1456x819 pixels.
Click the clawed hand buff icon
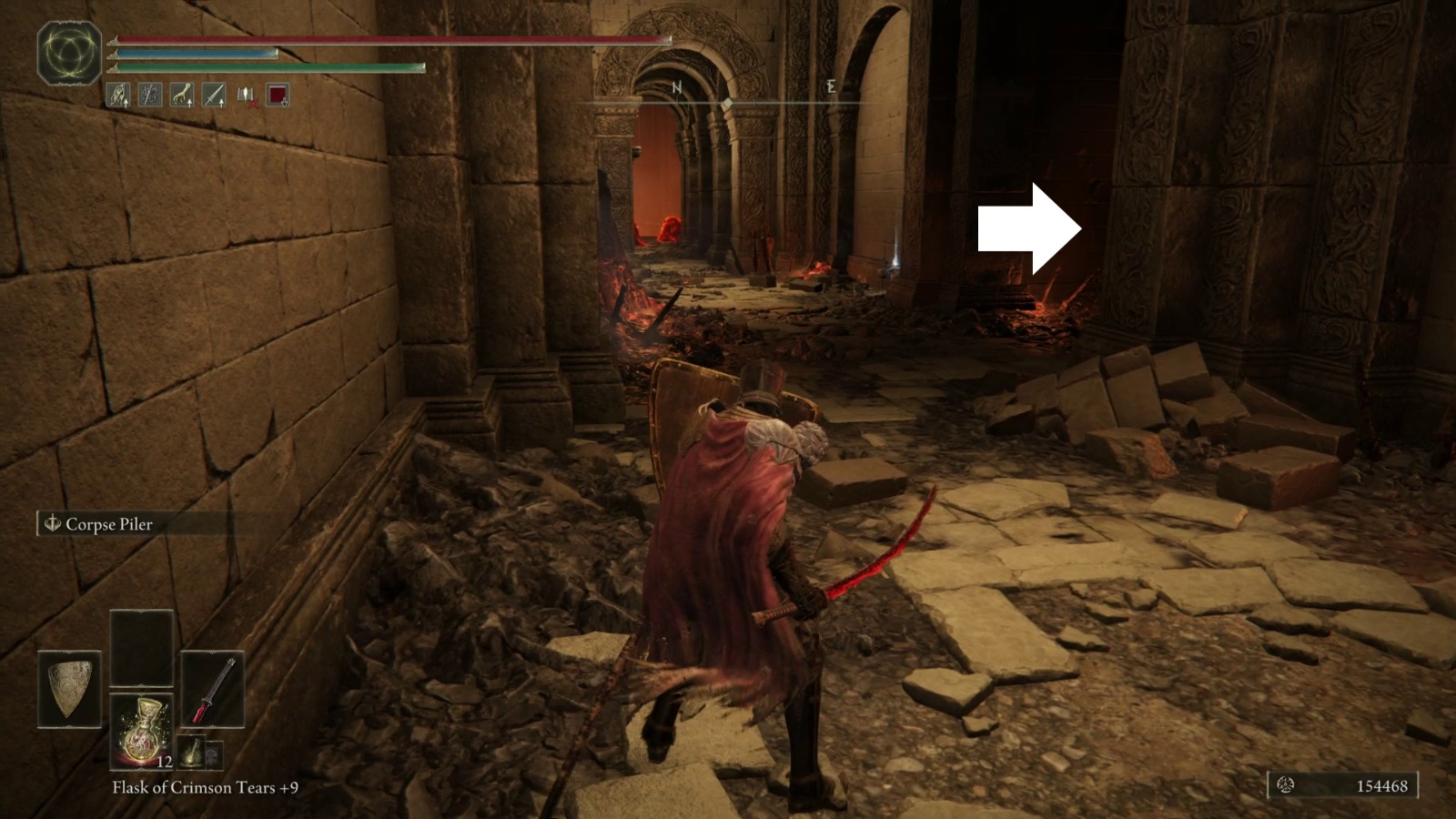(181, 95)
